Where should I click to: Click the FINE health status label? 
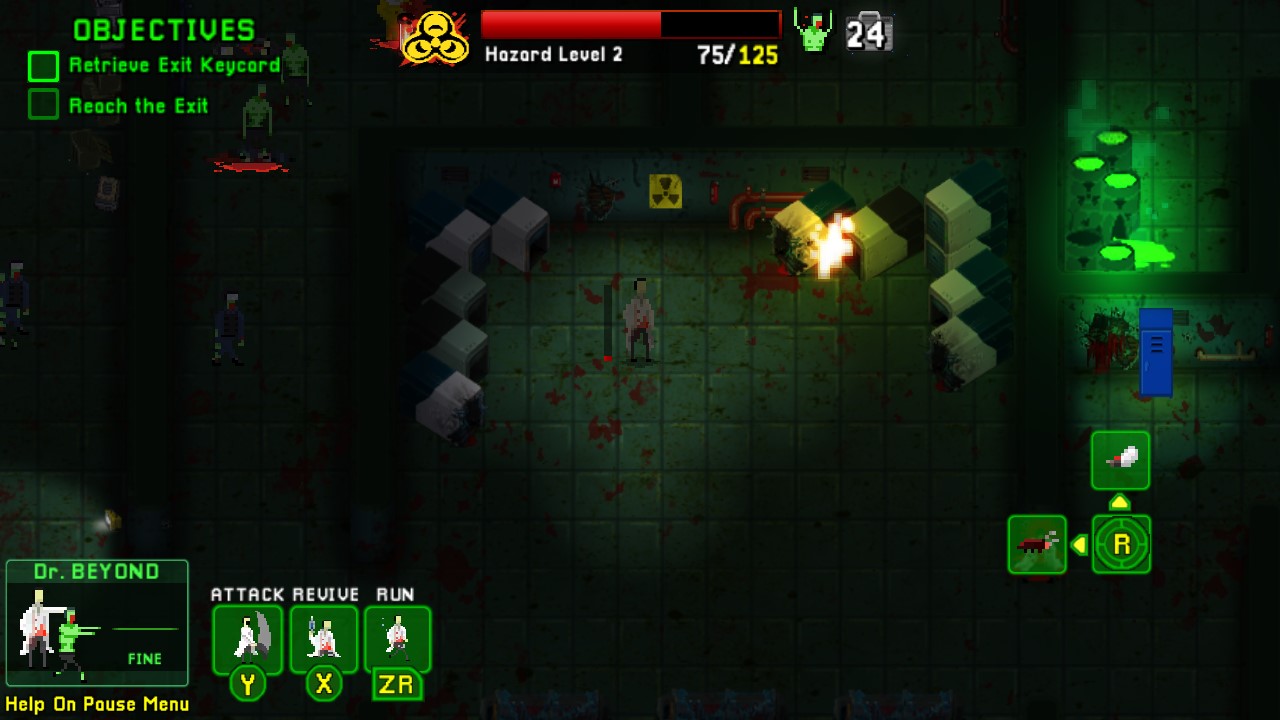coord(146,659)
